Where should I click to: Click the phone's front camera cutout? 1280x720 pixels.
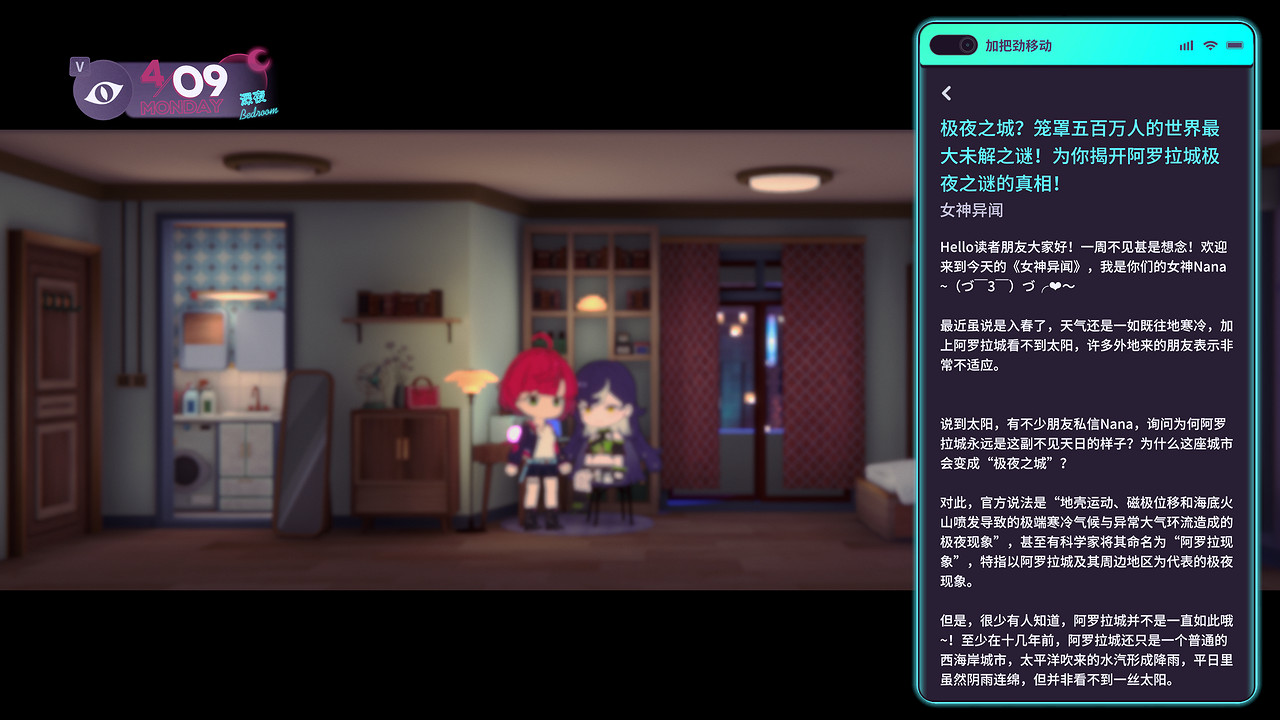click(966, 44)
